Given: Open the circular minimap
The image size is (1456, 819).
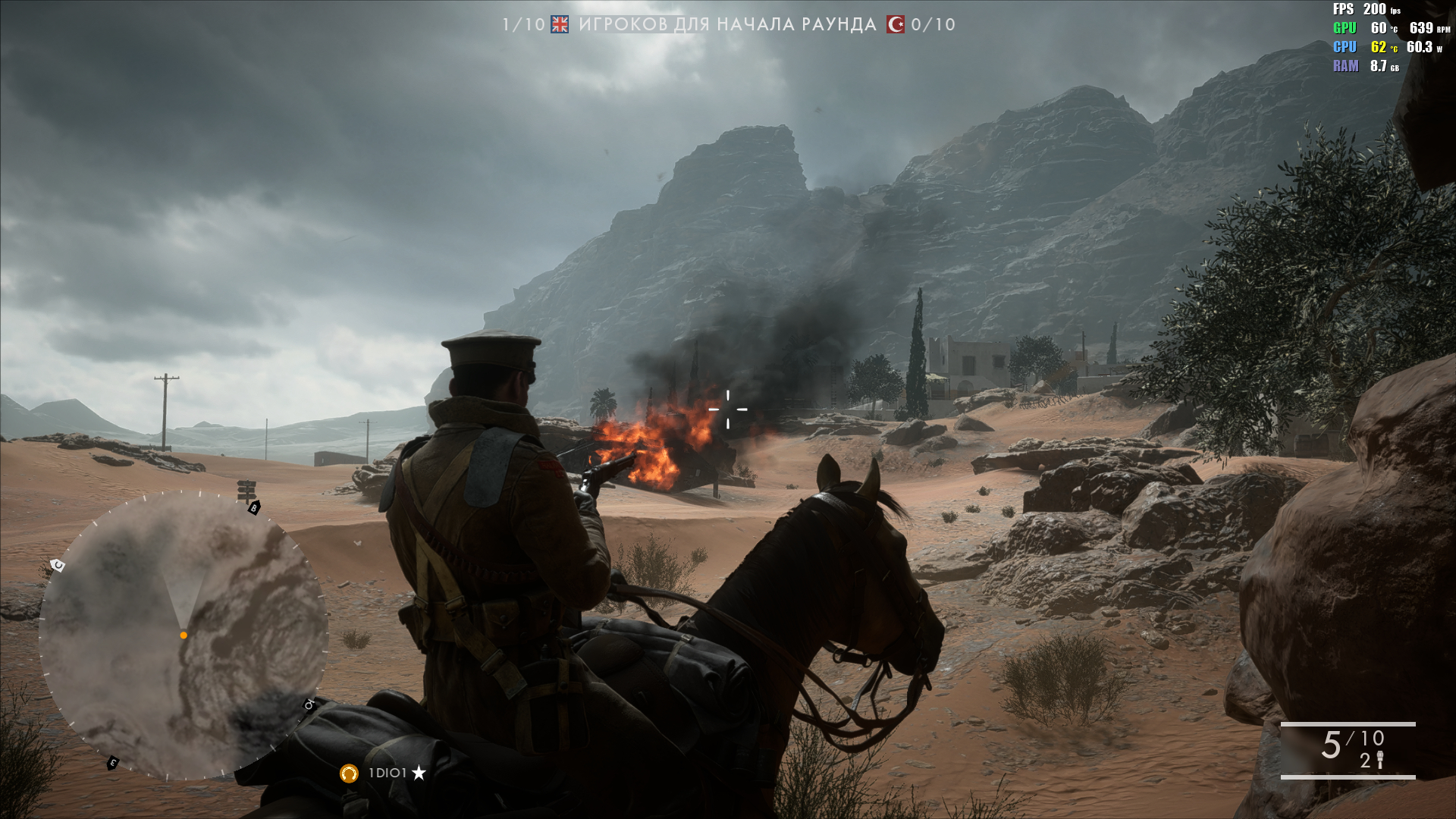Looking at the screenshot, I should click(184, 635).
